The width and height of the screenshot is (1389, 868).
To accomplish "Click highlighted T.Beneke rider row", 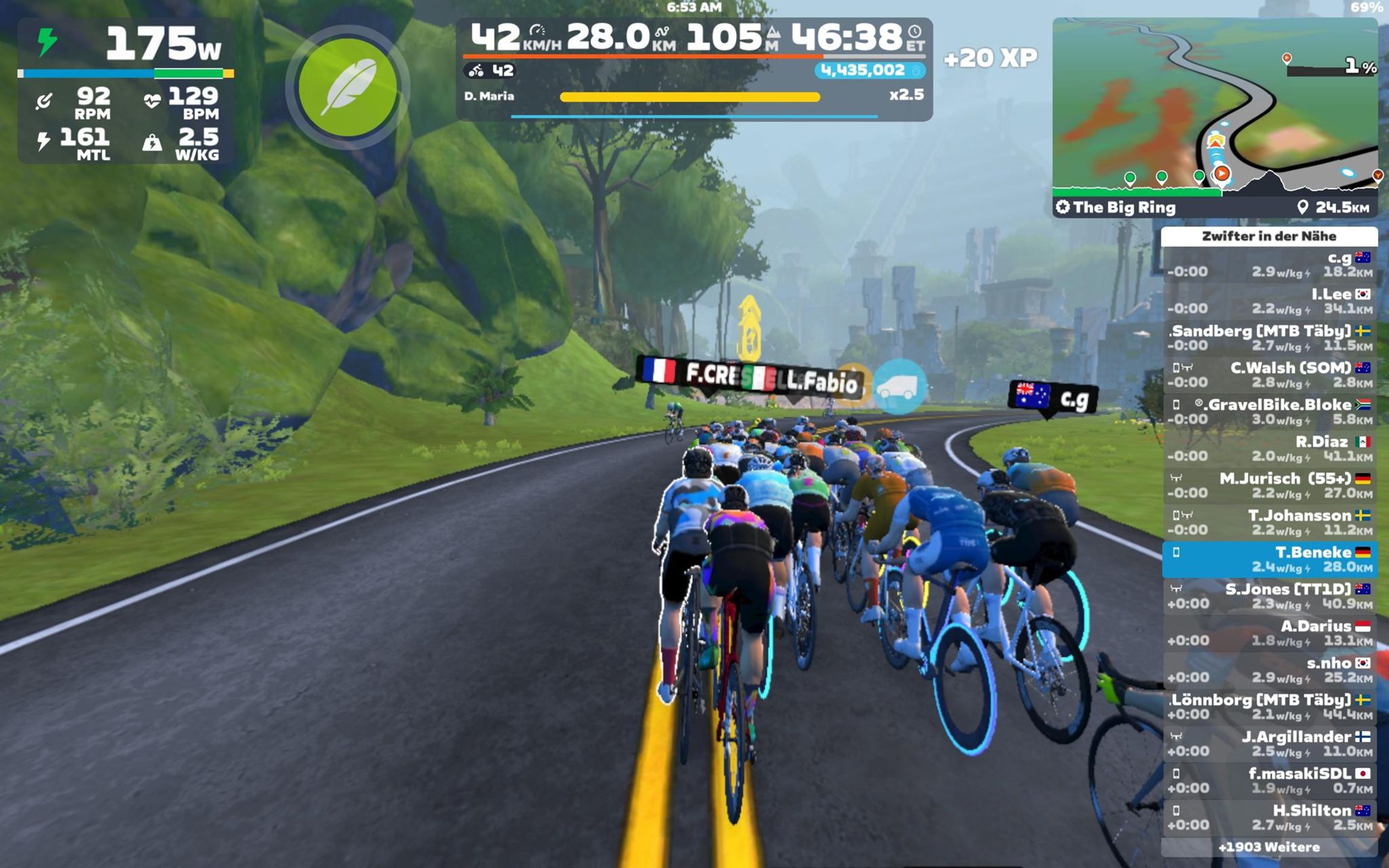I will 1269,559.
